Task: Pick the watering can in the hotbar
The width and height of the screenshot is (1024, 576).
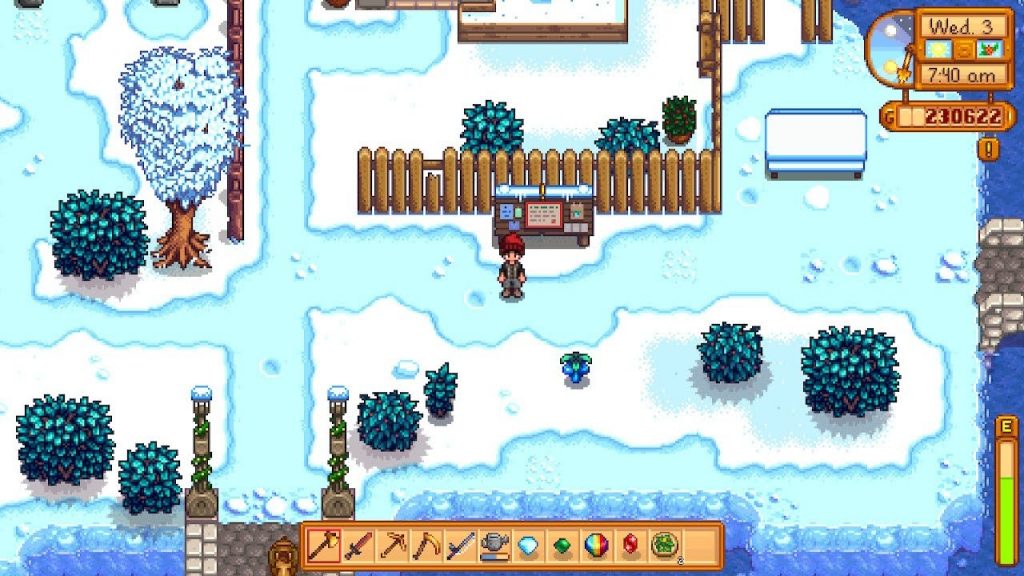Action: 494,546
